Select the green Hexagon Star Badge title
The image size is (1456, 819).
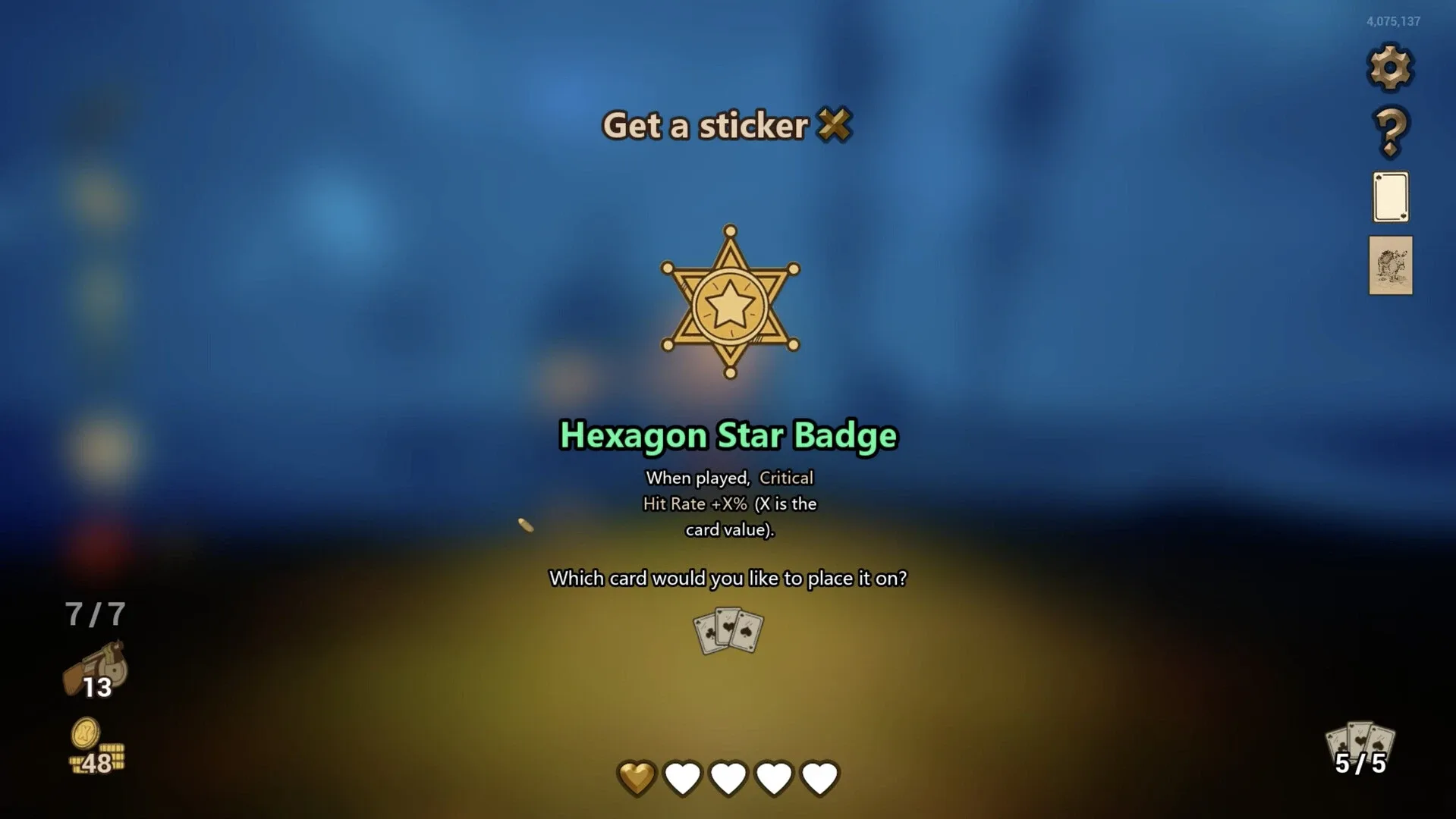[727, 436]
